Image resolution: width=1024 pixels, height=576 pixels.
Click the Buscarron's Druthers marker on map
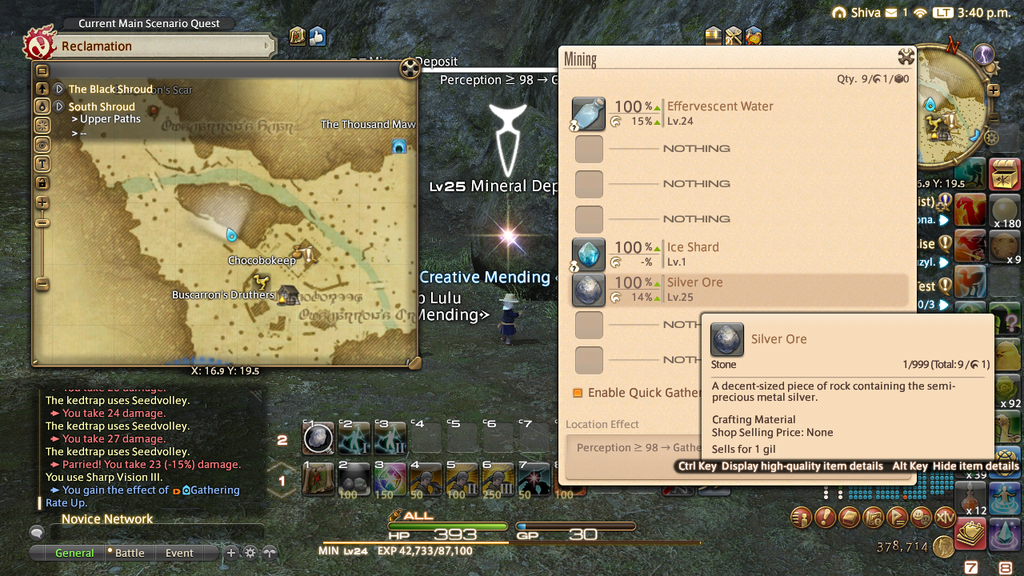tap(288, 294)
